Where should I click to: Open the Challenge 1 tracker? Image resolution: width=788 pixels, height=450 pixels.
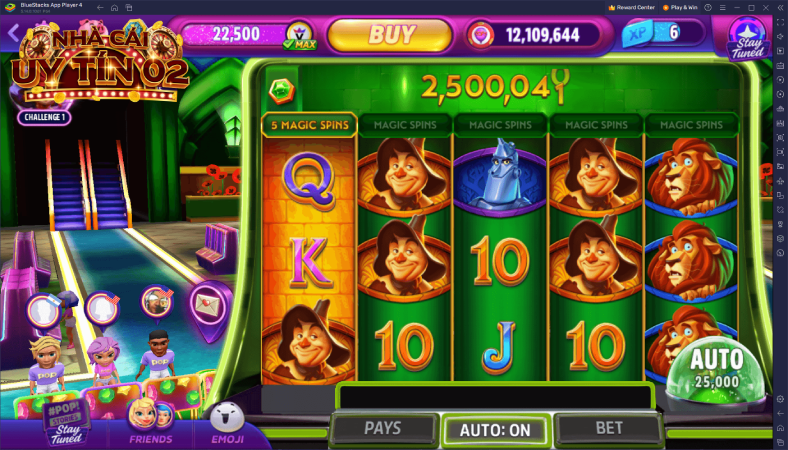coord(44,117)
